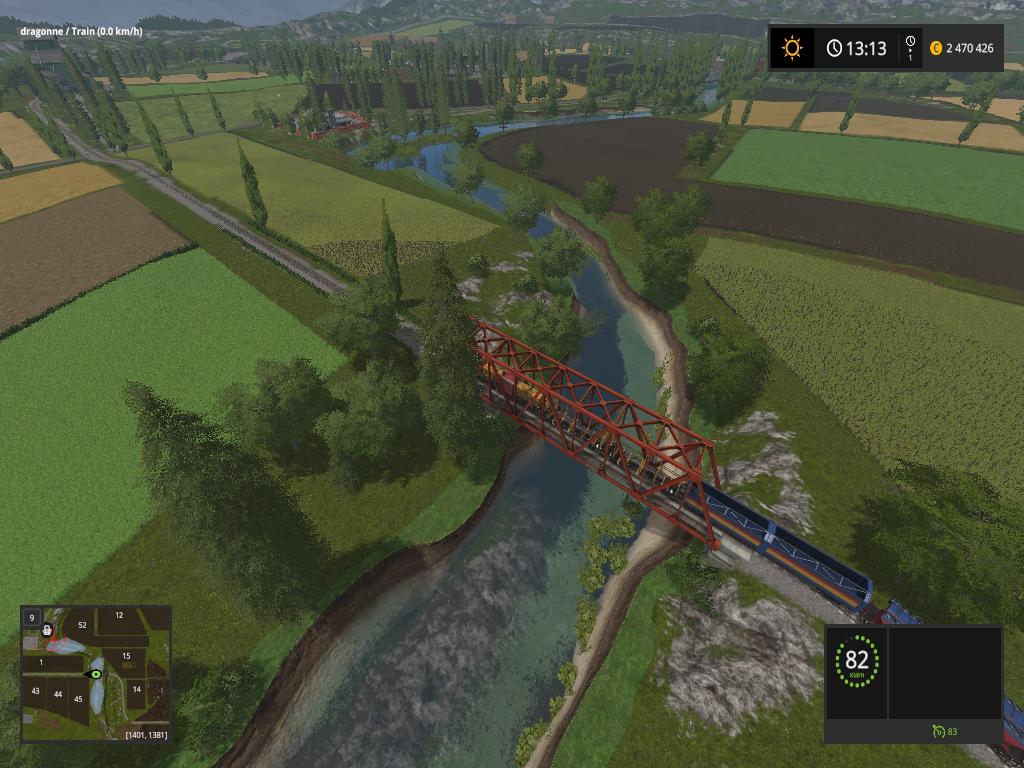Choose field 45 on the minimap
Image resolution: width=1024 pixels, height=768 pixels.
tap(77, 698)
